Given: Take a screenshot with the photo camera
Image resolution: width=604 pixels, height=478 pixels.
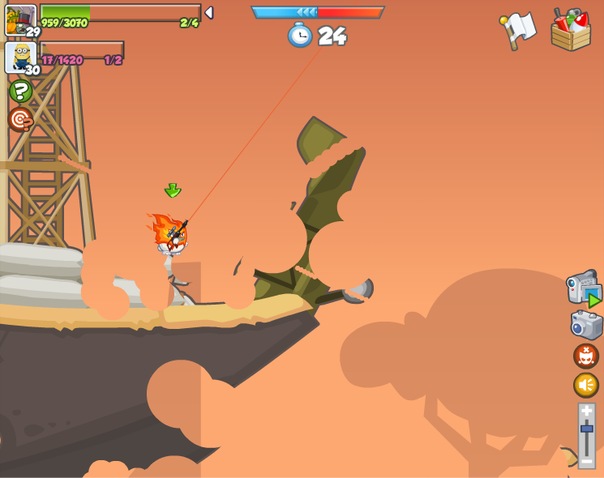Looking at the screenshot, I should [586, 324].
